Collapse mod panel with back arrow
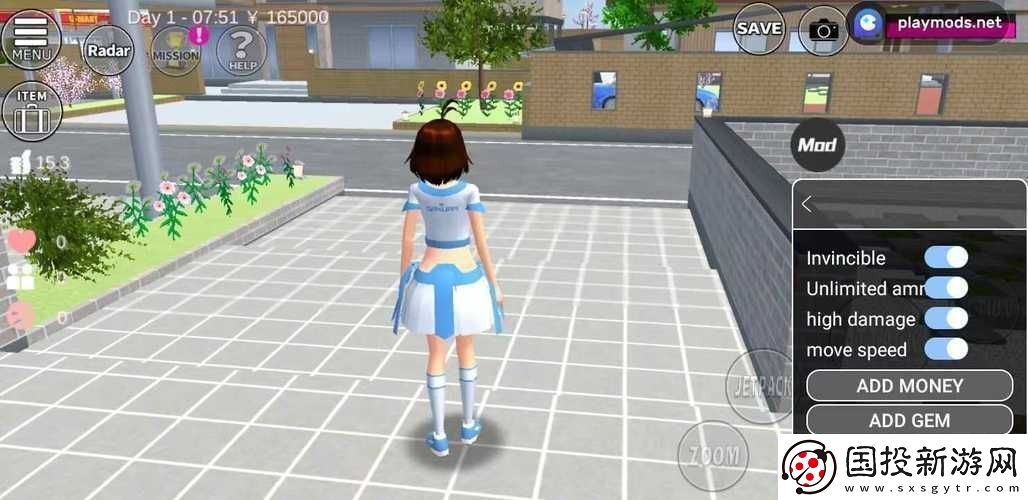Screen dimensions: 1028x500 [808, 204]
